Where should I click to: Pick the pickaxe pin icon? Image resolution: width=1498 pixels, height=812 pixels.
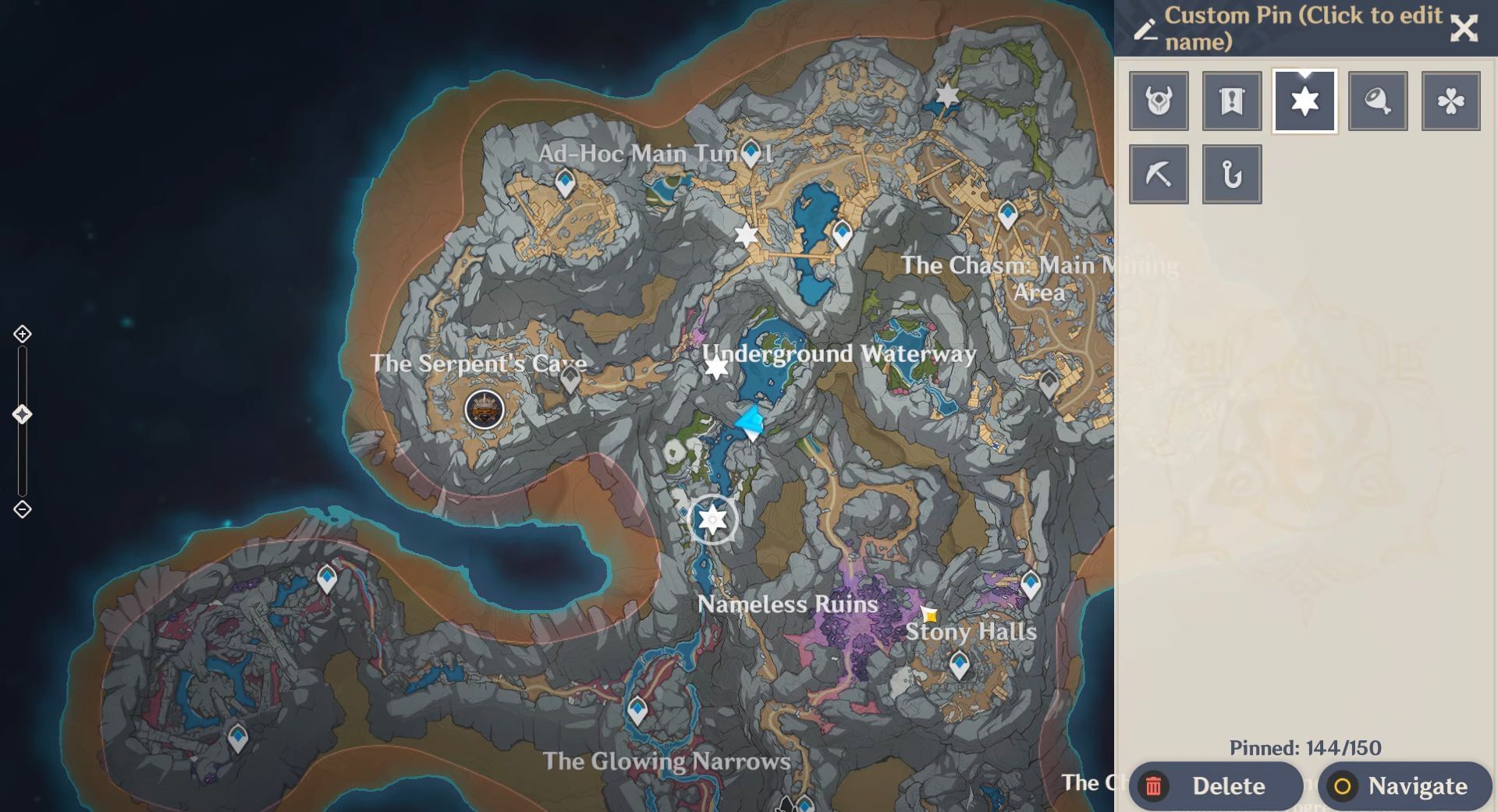tap(1158, 173)
